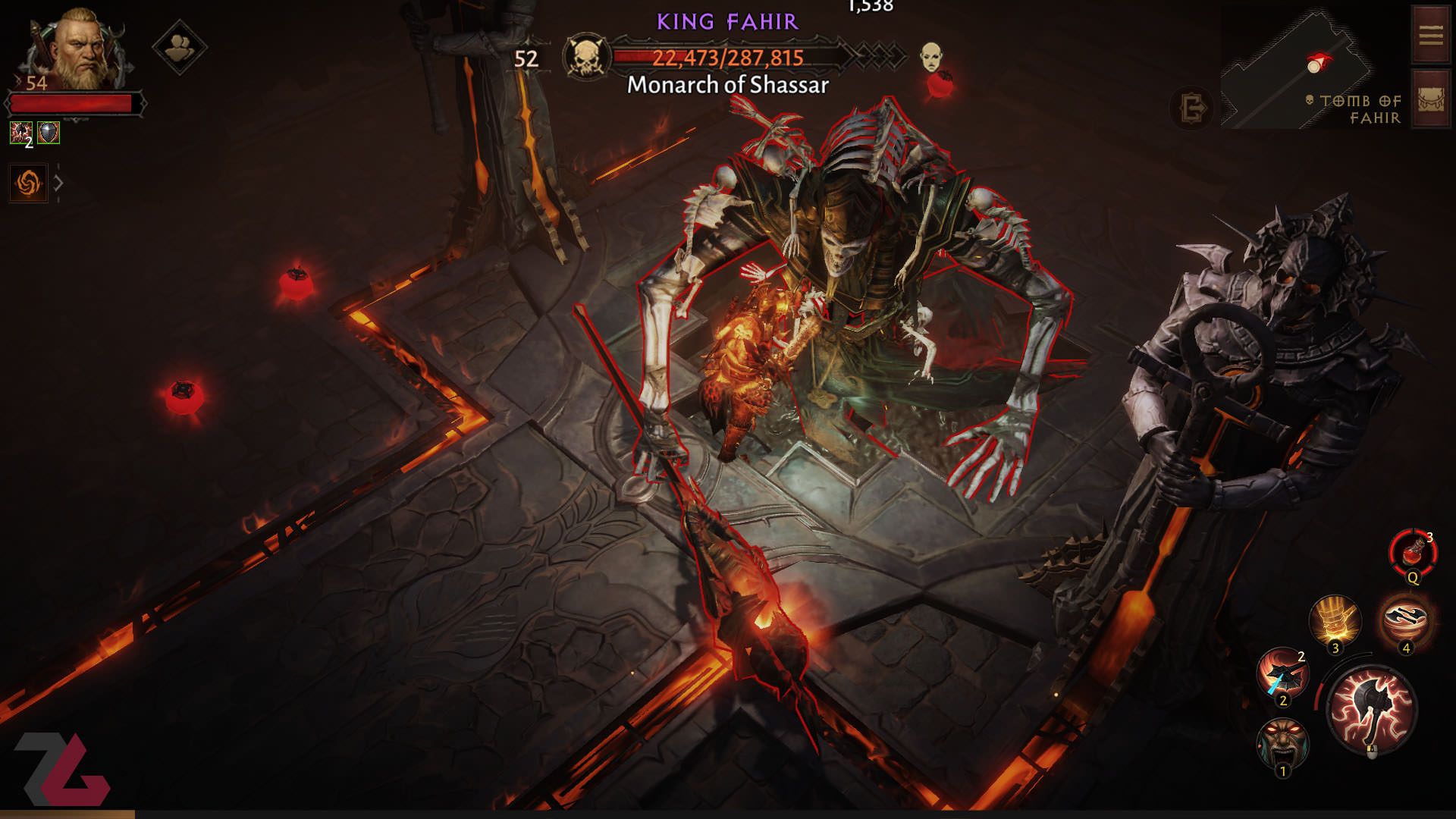Click the pale face icon by boss bar
The width and height of the screenshot is (1456, 819).
click(931, 56)
